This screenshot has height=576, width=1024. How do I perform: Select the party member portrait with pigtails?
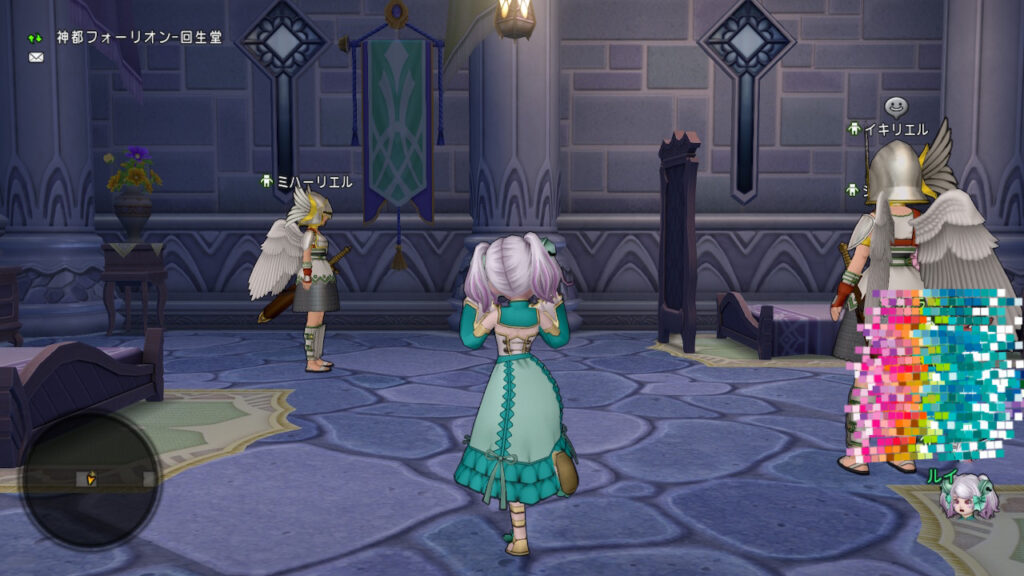pyautogui.click(x=968, y=498)
